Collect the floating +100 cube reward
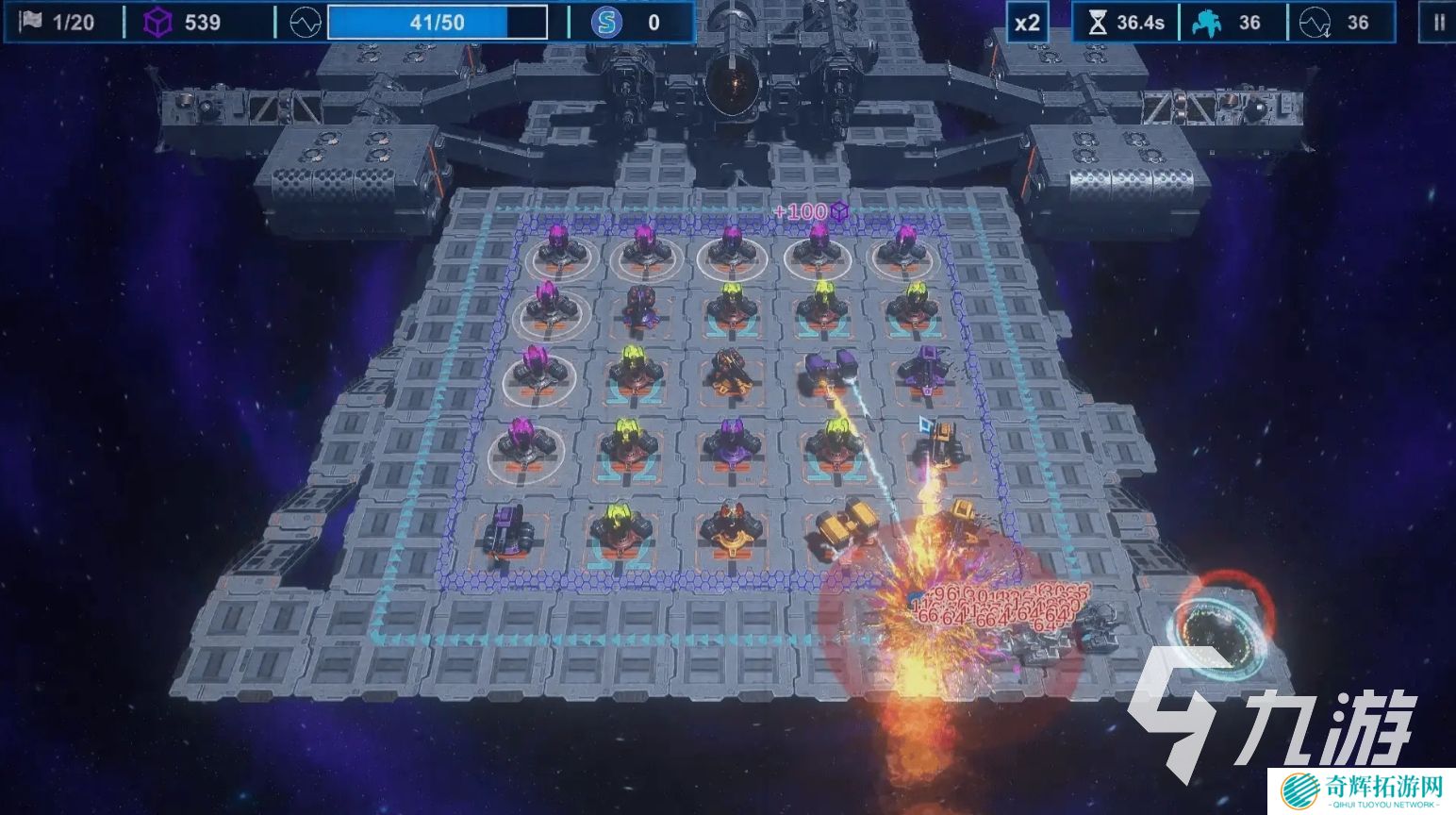The height and width of the screenshot is (815, 1456). click(x=810, y=211)
